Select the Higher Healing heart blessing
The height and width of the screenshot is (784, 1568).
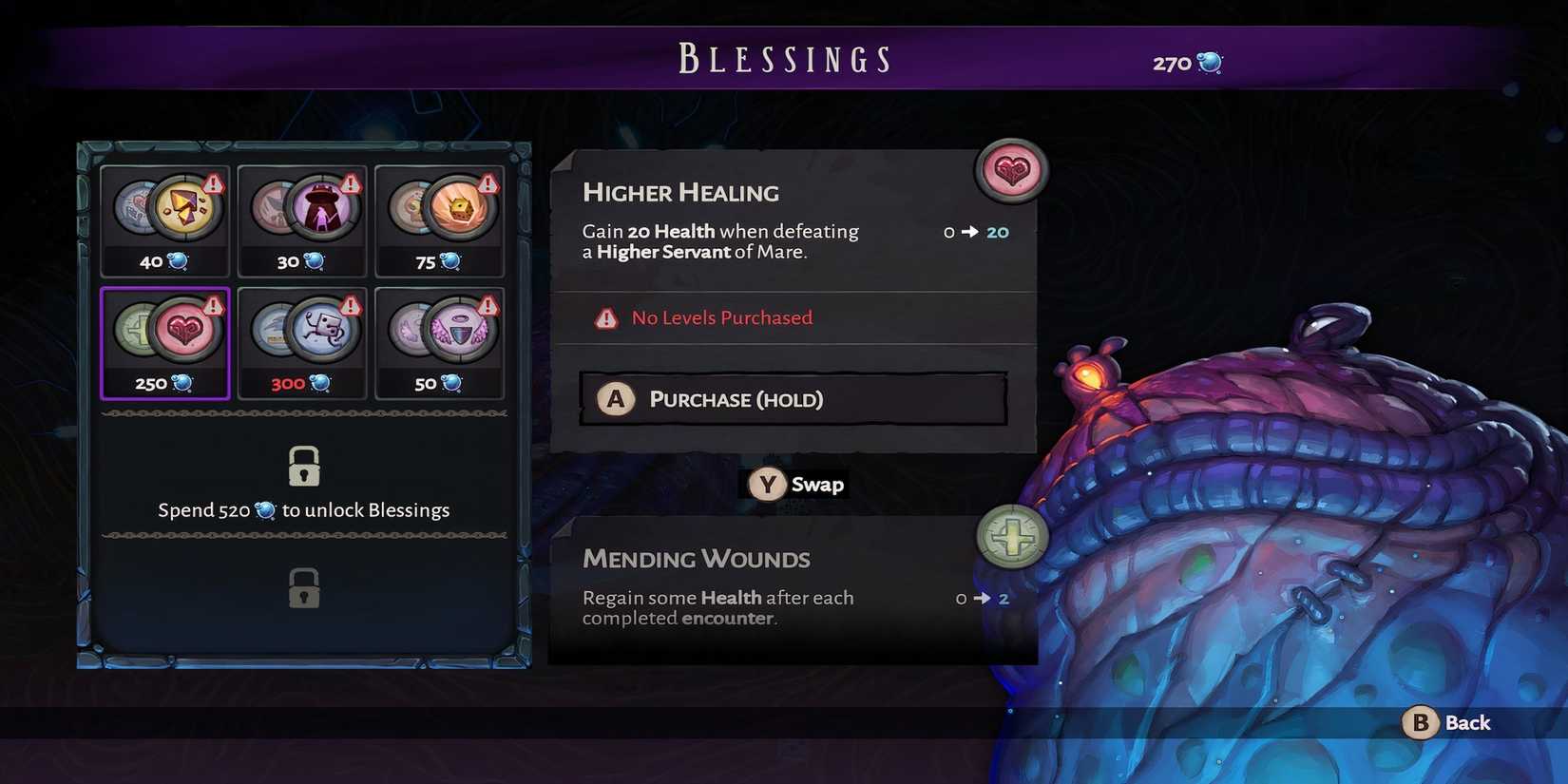164,344
